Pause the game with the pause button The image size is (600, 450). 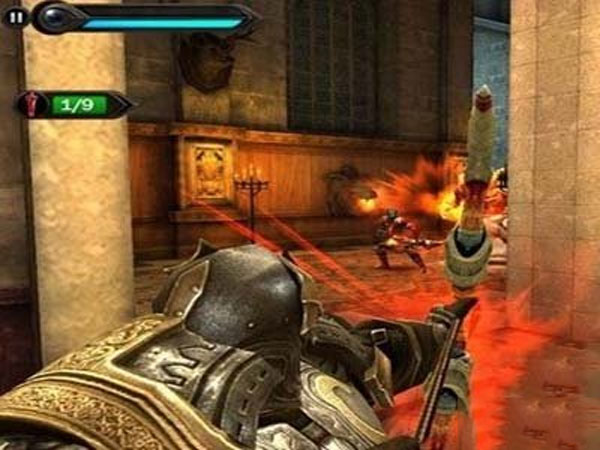point(15,17)
